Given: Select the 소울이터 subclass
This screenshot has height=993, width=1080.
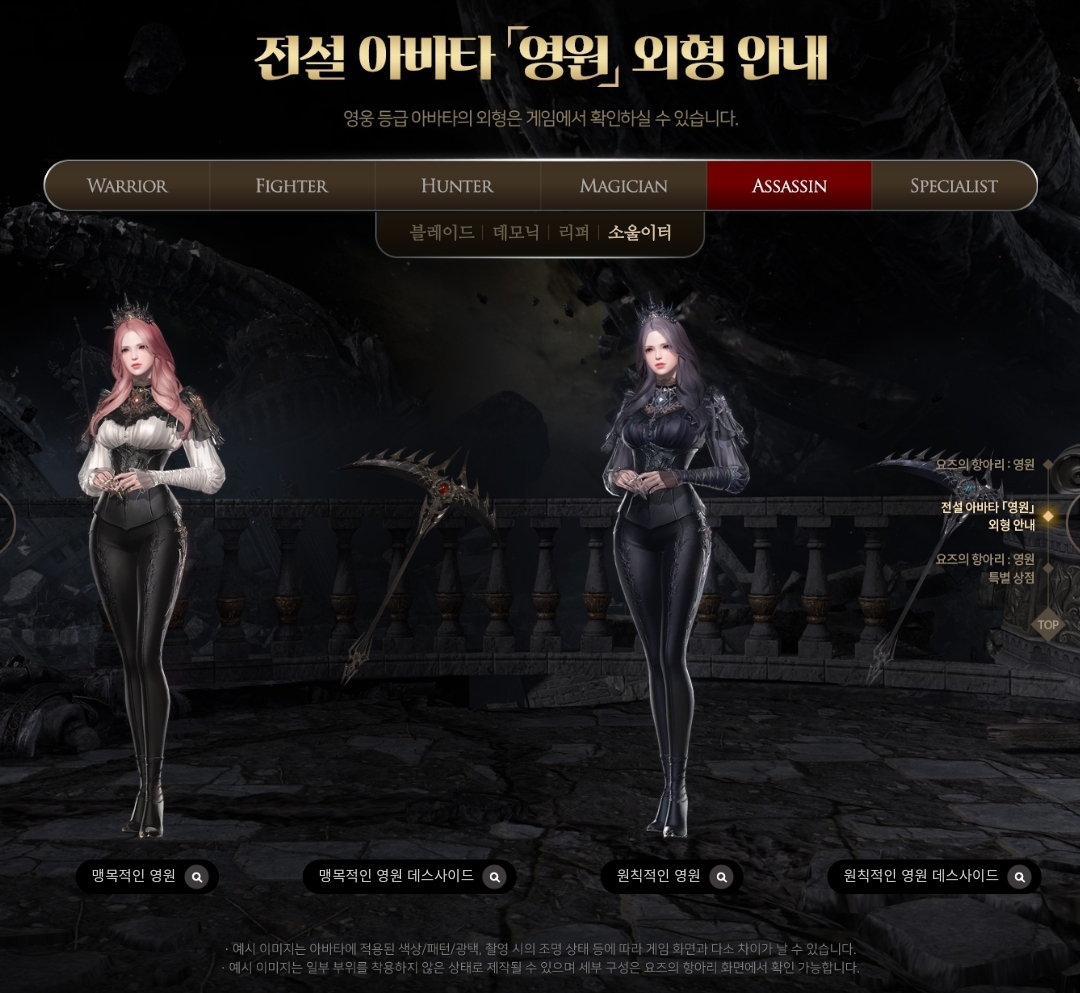Looking at the screenshot, I should 640,233.
